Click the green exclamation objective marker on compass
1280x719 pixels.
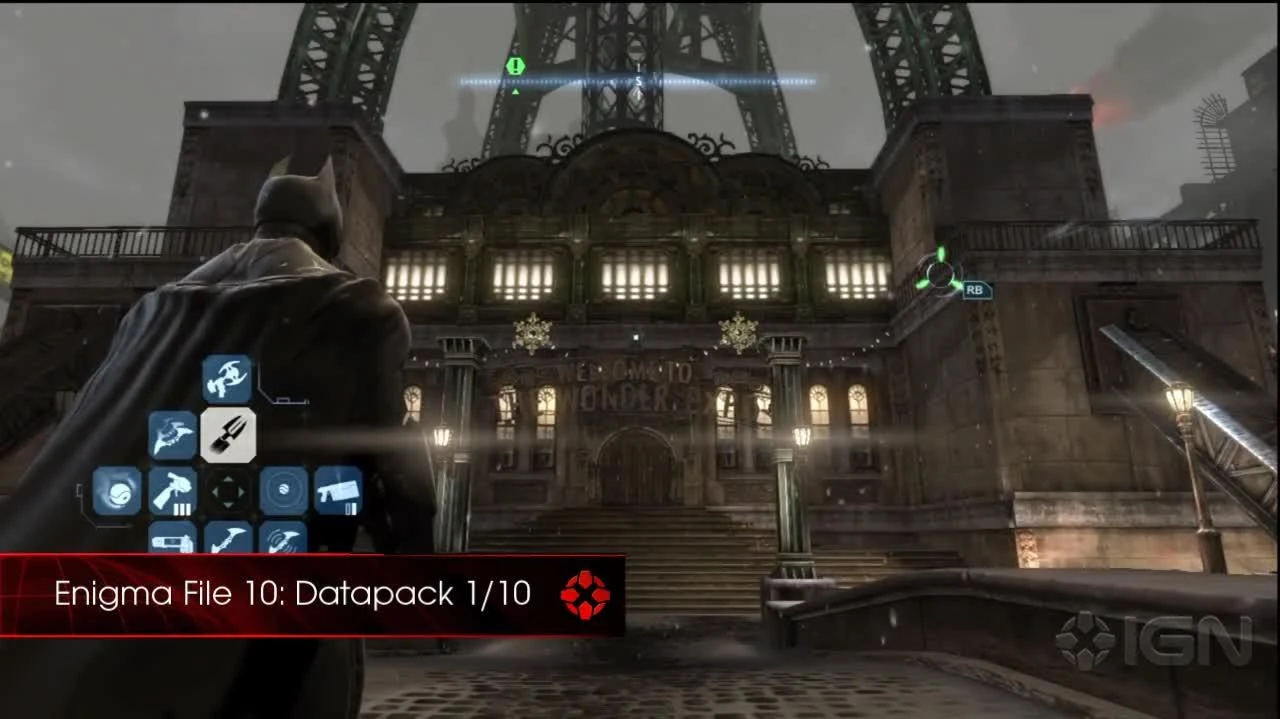pos(515,66)
